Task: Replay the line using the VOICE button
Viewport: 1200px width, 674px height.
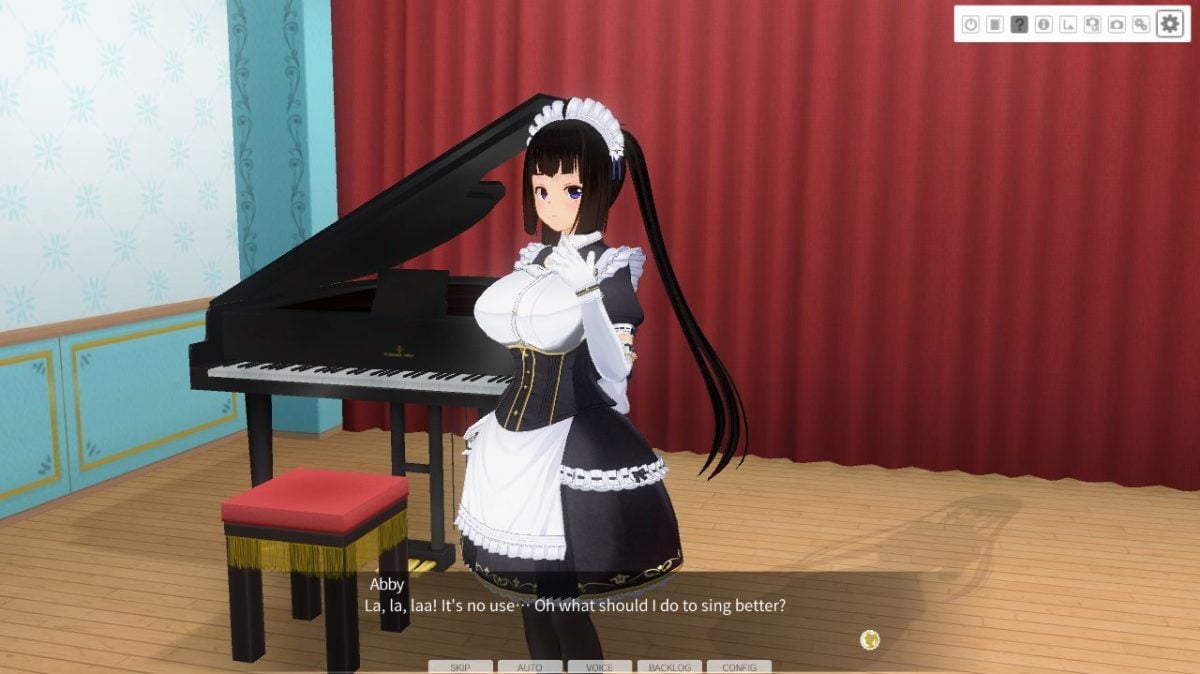Action: pos(600,667)
